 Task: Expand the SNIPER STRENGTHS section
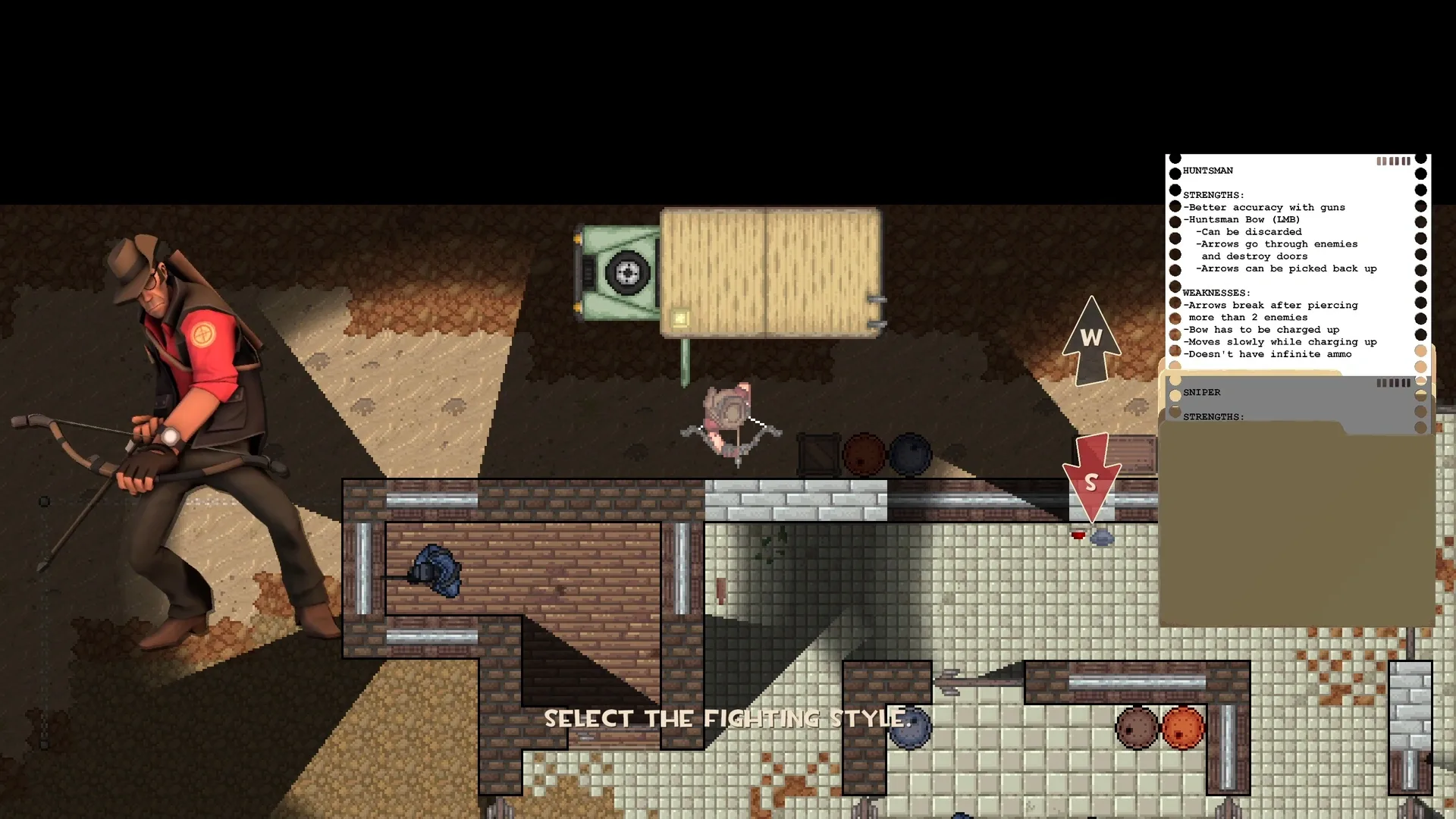tap(1215, 416)
